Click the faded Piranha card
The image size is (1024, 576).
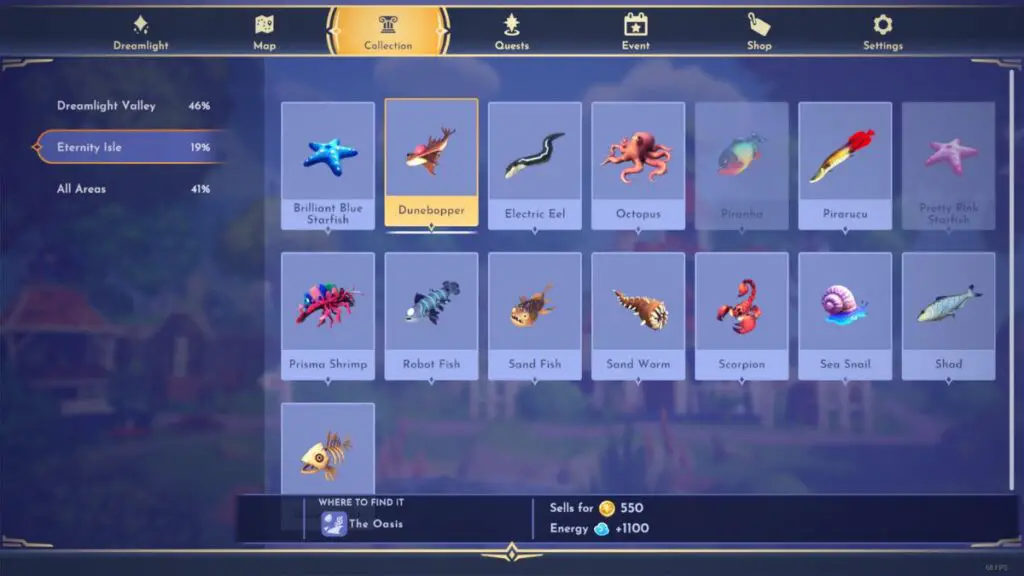pyautogui.click(x=741, y=165)
